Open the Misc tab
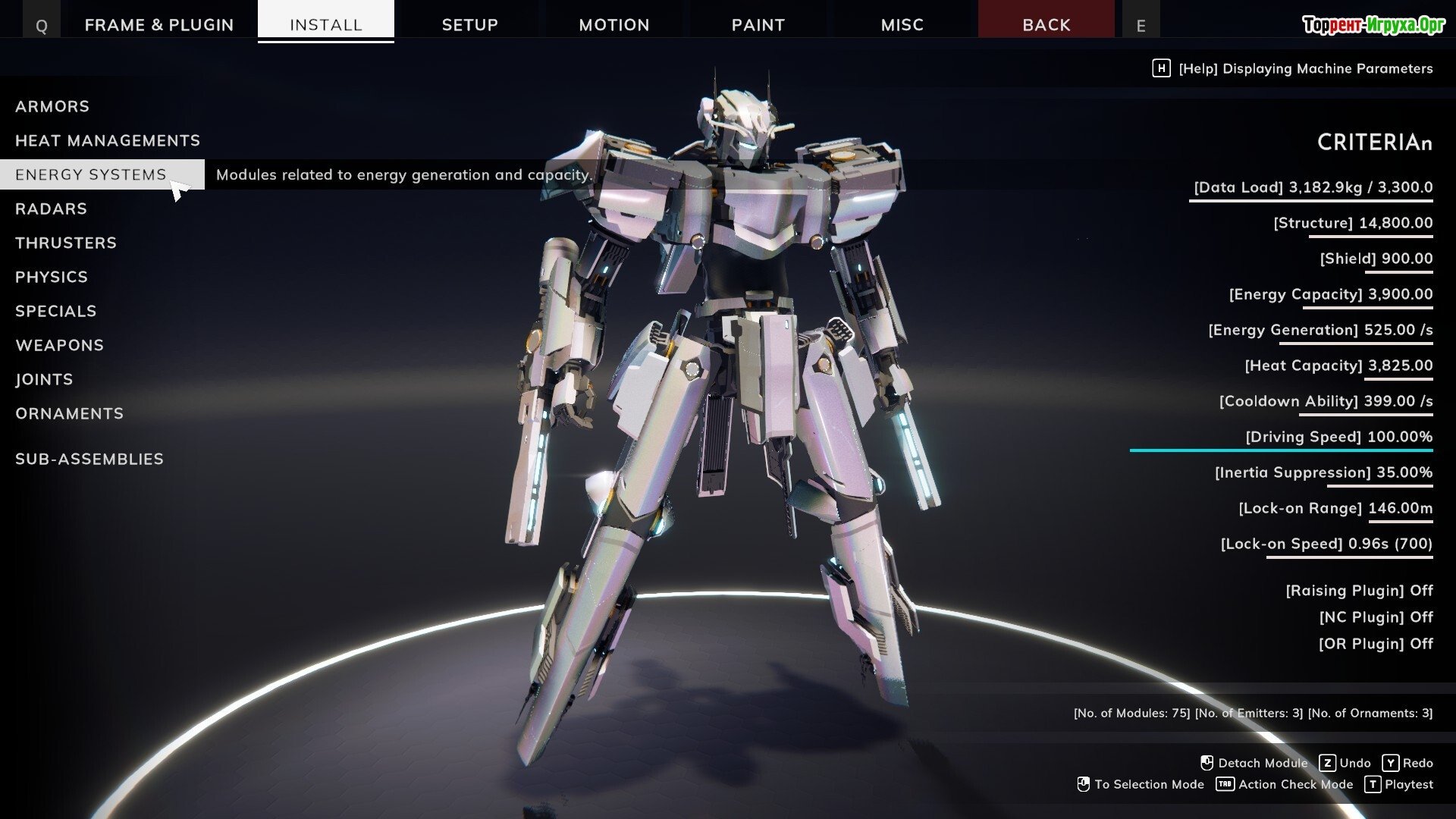This screenshot has width=1456, height=819. (902, 24)
